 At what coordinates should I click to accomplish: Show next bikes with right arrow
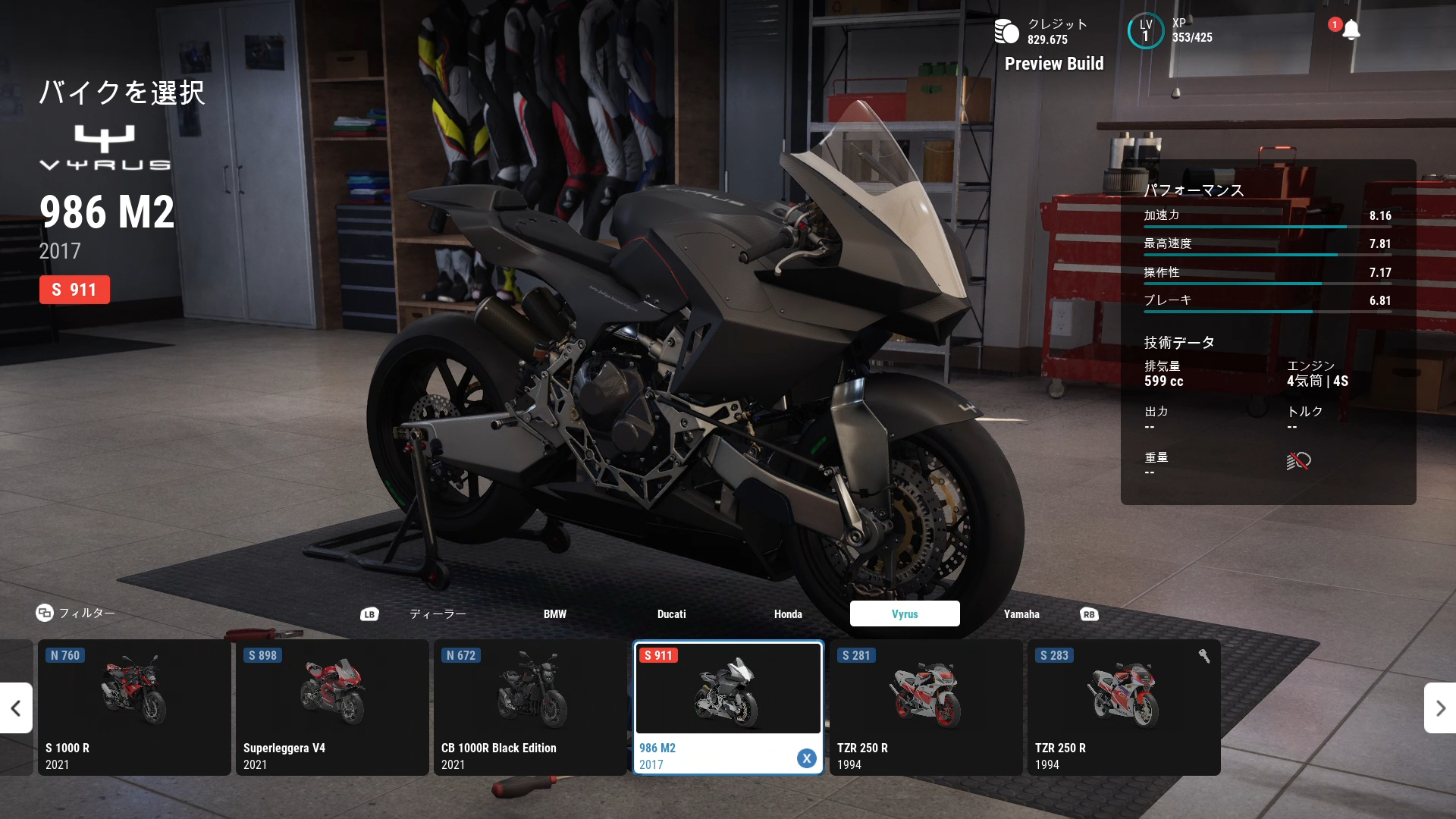pos(1440,708)
